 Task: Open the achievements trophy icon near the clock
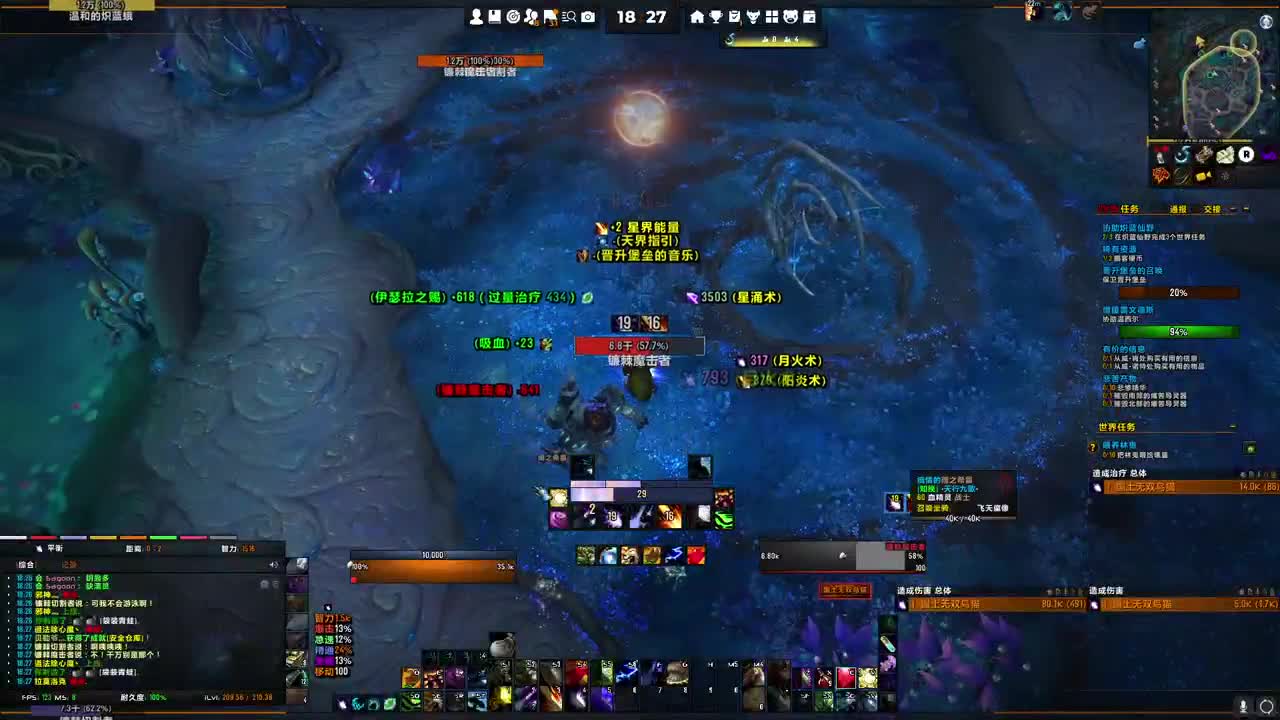pos(716,17)
